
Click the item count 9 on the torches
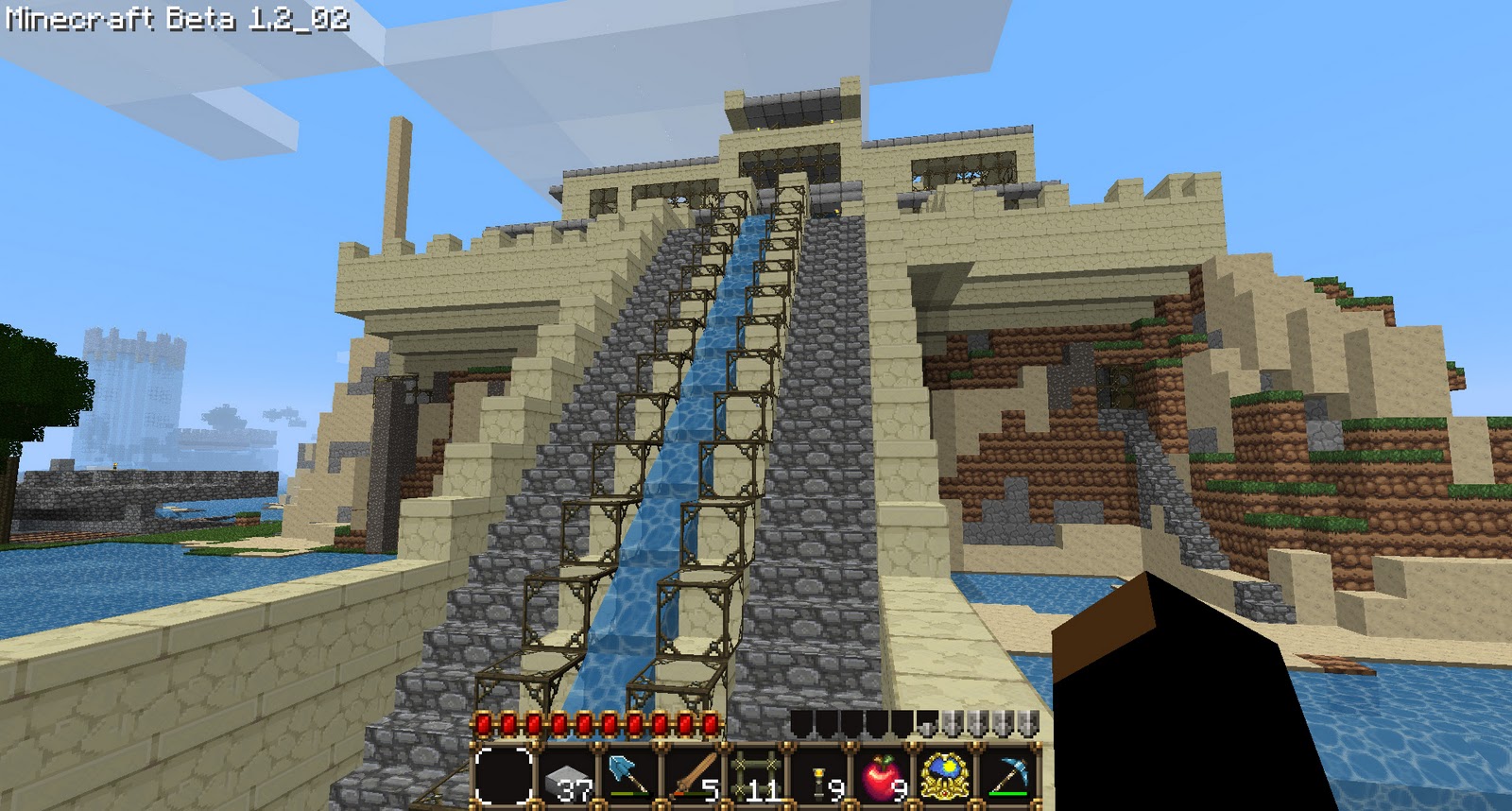click(836, 789)
